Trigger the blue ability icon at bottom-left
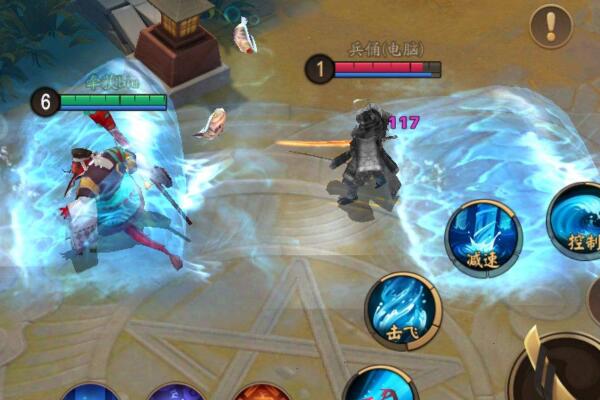Image resolution: width=600 pixels, height=400 pixels. (x=90, y=392)
